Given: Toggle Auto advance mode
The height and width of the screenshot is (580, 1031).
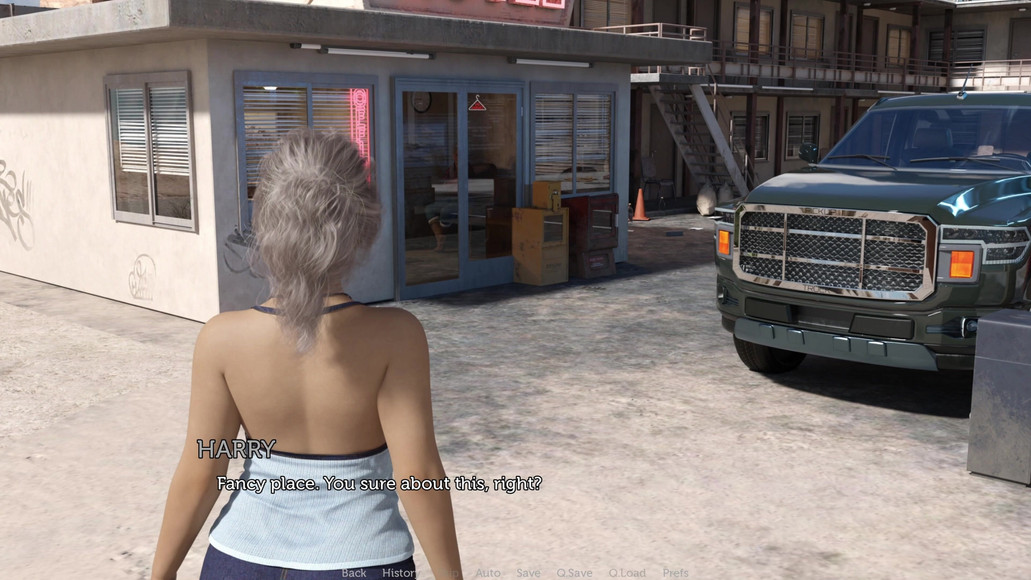Looking at the screenshot, I should (488, 573).
